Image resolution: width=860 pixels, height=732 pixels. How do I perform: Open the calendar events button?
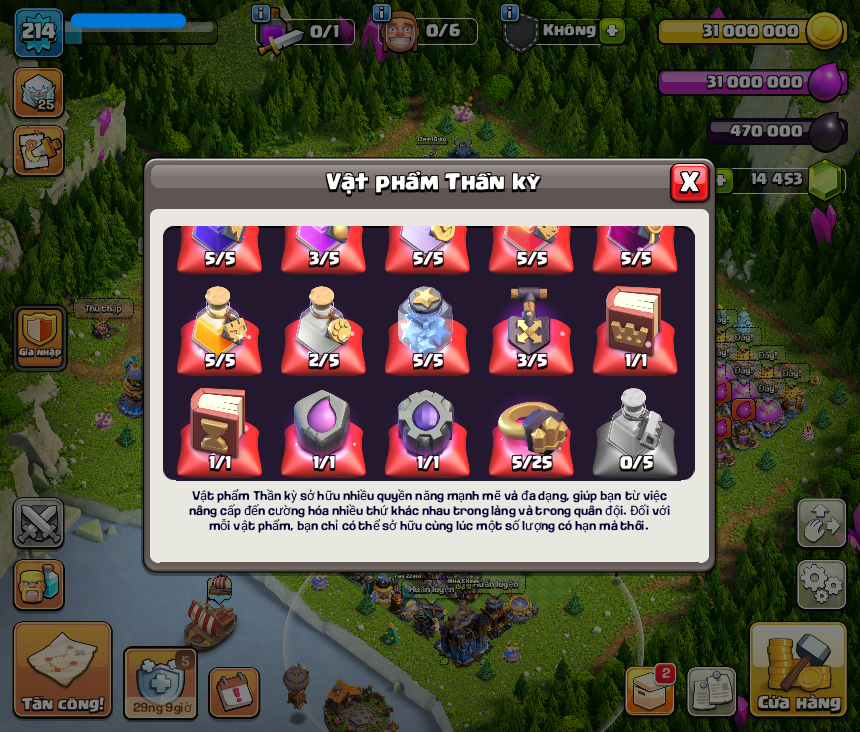click(234, 691)
